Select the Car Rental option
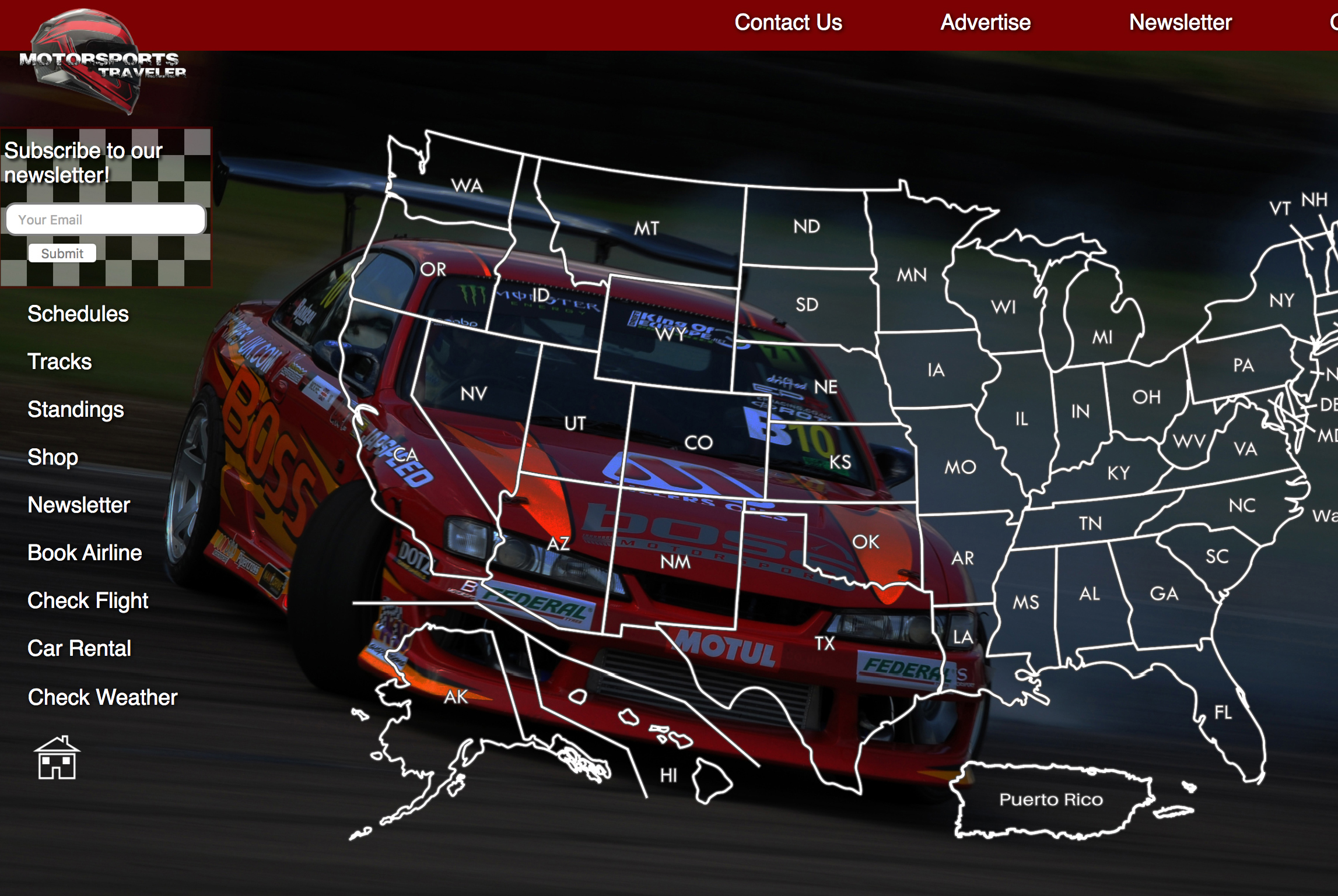 (x=79, y=649)
